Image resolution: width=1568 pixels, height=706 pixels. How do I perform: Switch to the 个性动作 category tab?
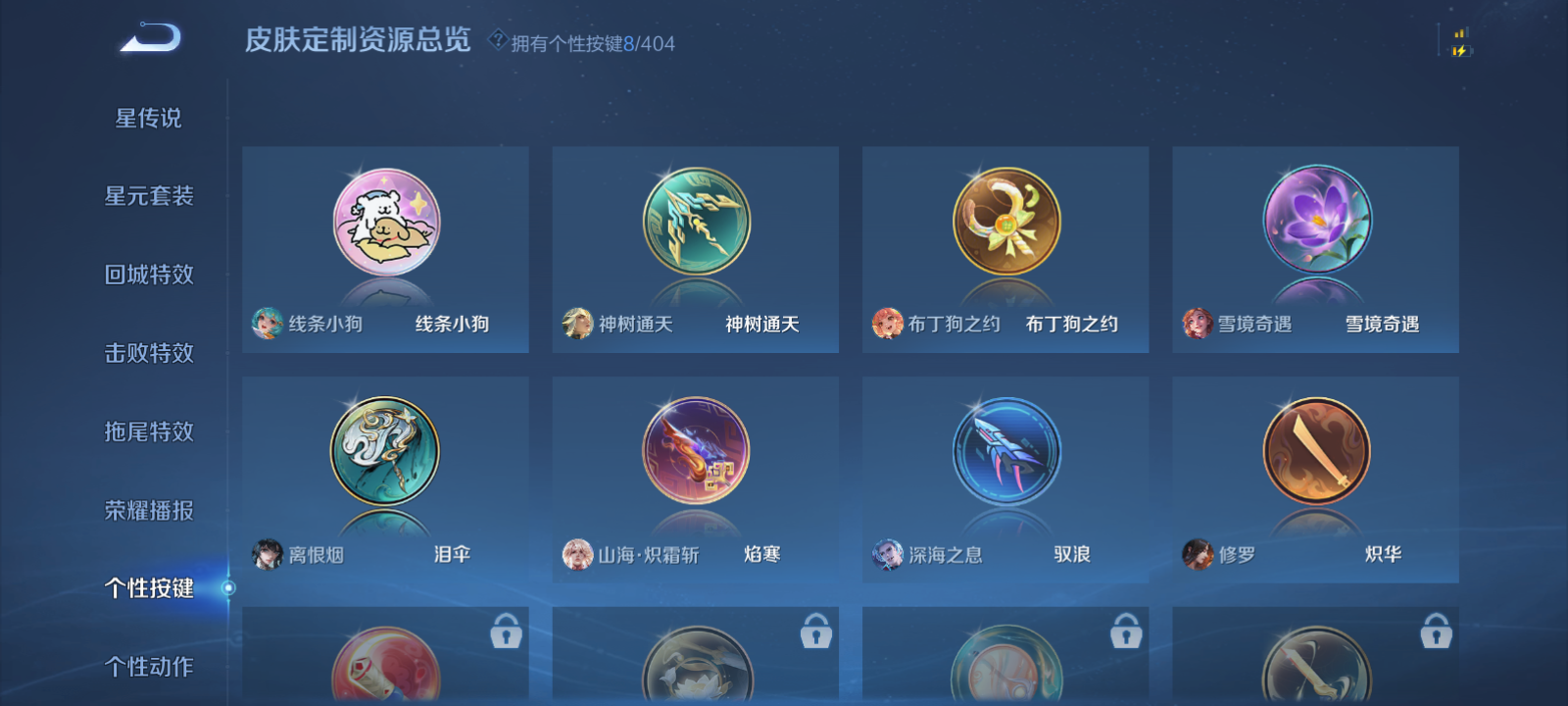149,667
